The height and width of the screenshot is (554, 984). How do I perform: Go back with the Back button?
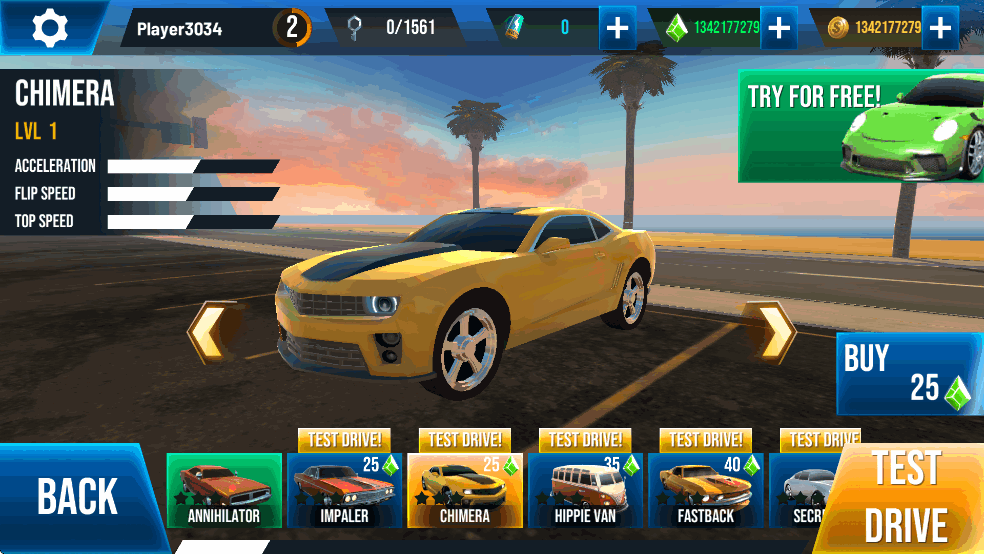[80, 497]
